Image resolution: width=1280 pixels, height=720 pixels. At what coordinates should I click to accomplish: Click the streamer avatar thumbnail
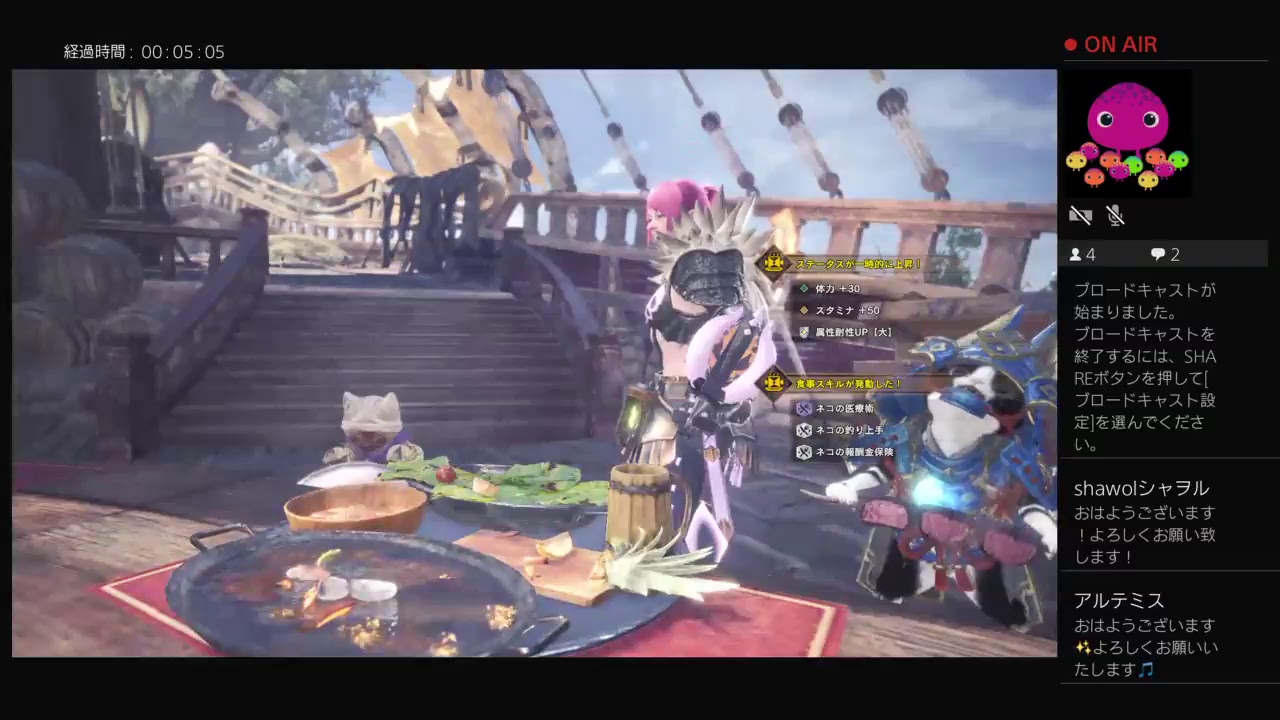[x=1128, y=134]
